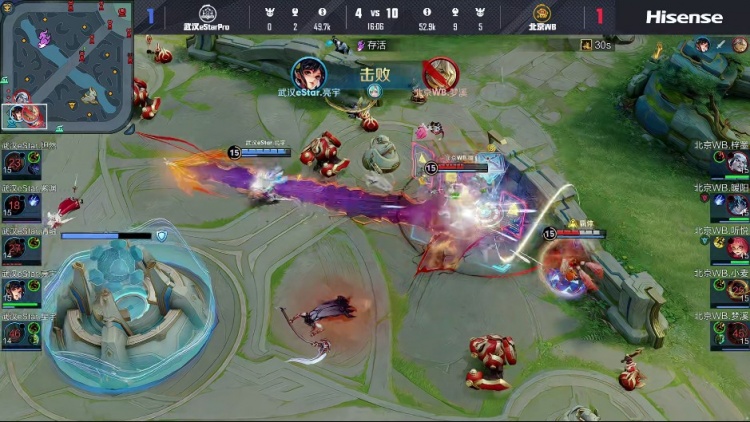Select the 北京WB.小麦 player portrait
Image resolution: width=750 pixels, height=422 pixels.
click(737, 290)
